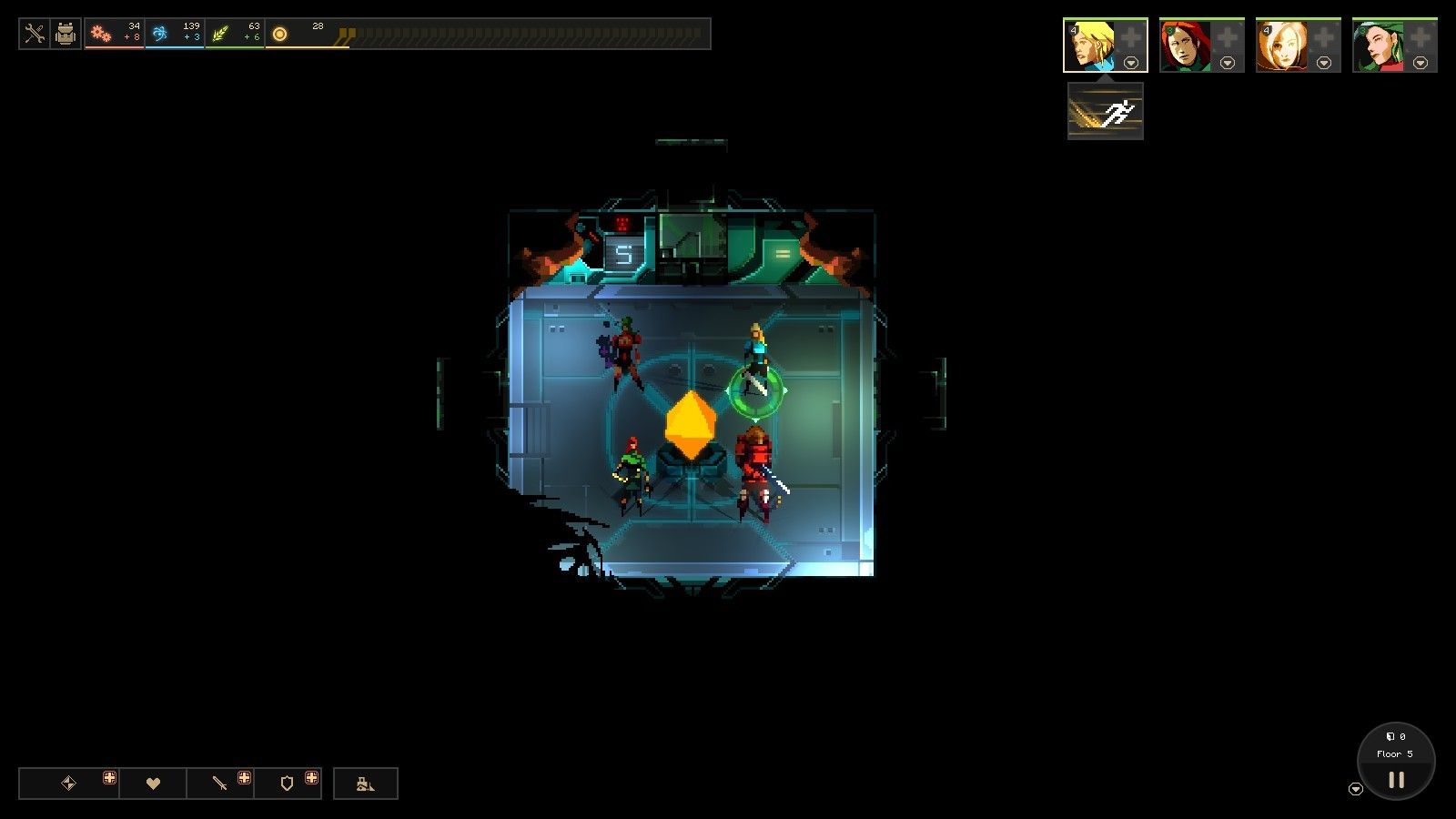Expand the arrow beside the floor indicator
1456x819 pixels.
pos(1356,789)
